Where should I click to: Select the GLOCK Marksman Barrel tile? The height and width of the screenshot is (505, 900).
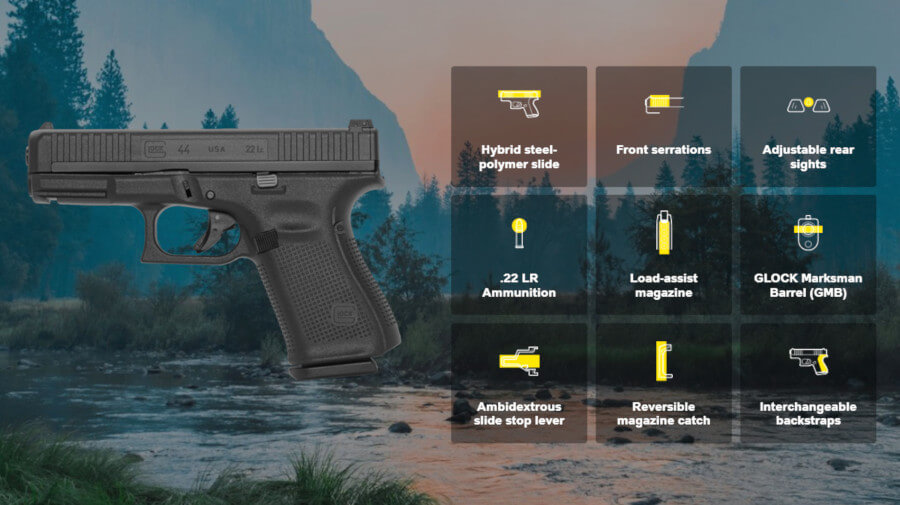click(807, 255)
